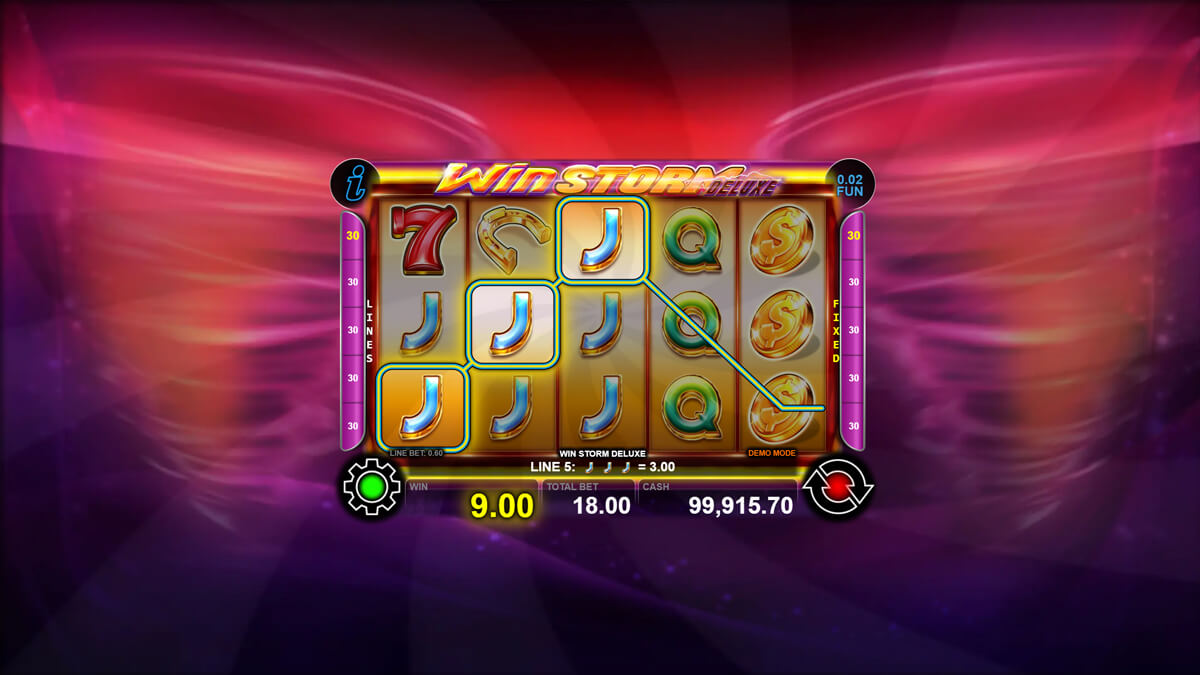Open the info paytable button
Screen dimensions: 1200x675
(x=354, y=182)
